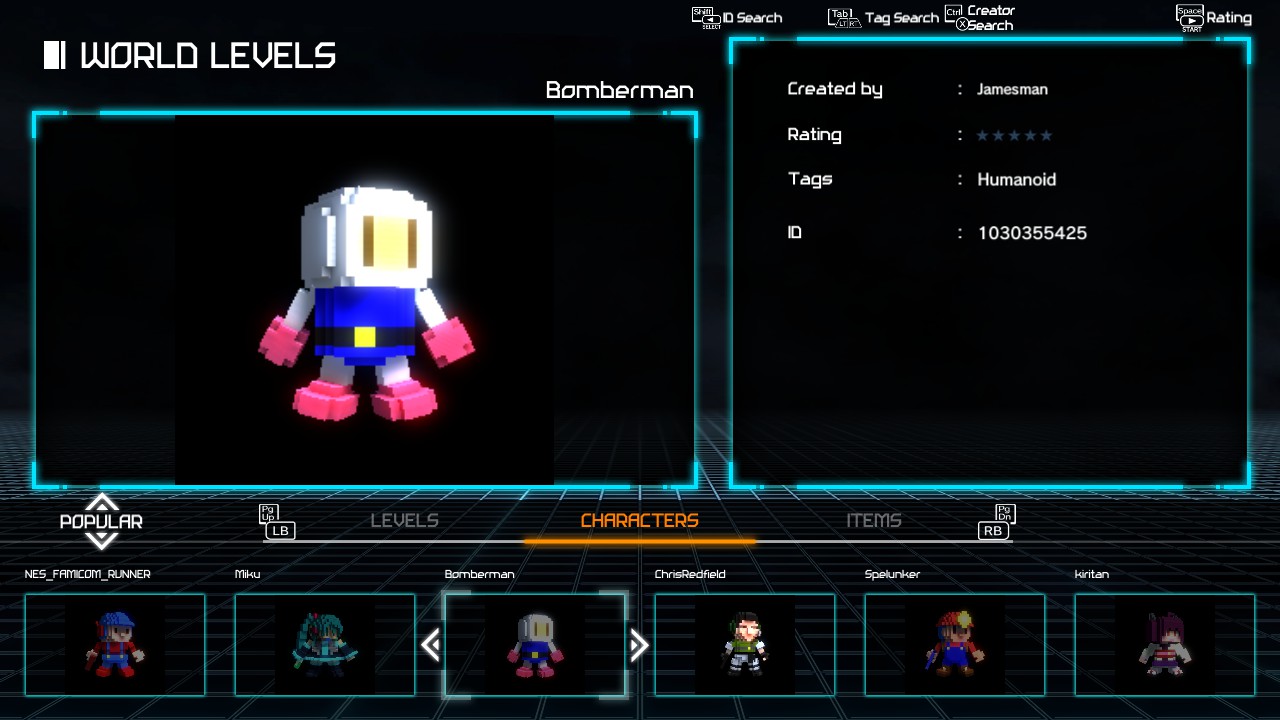Switch to the Levels tab

point(404,521)
